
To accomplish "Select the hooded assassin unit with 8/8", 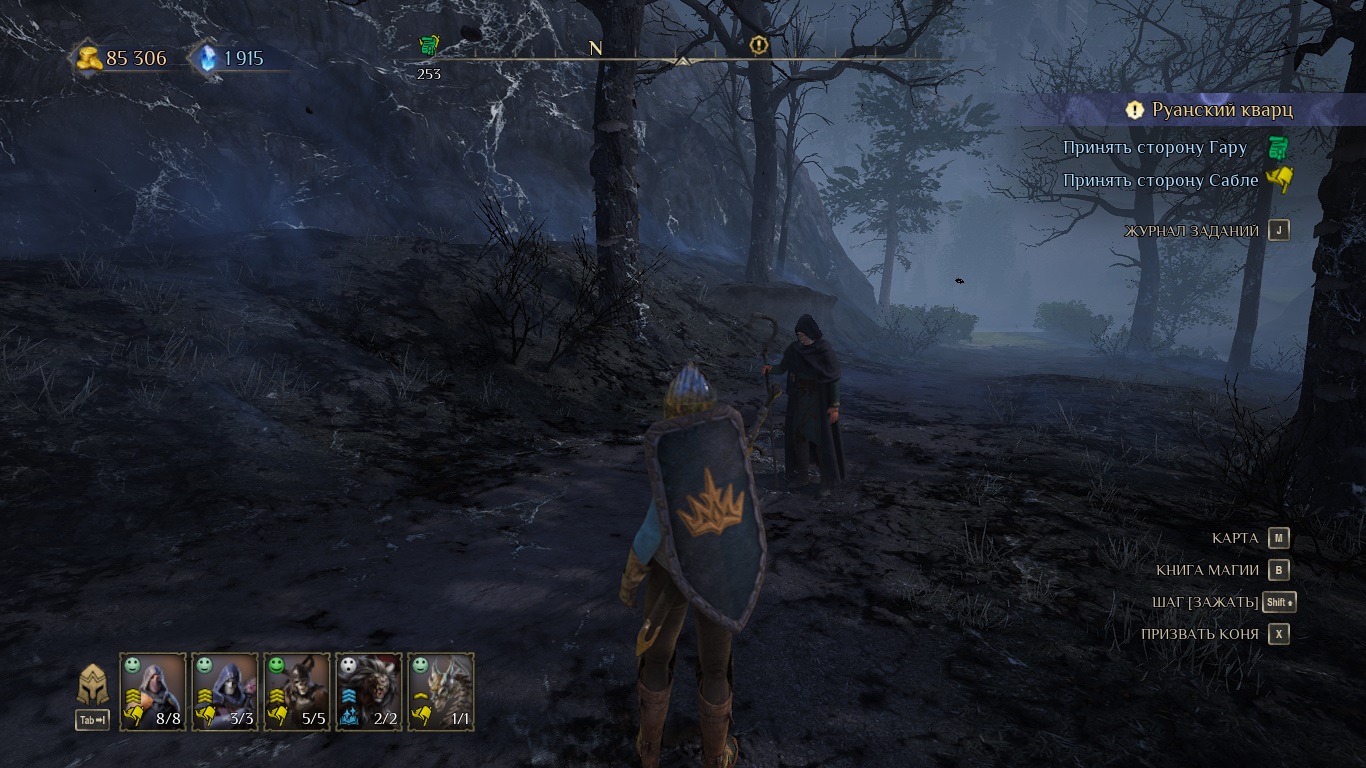I will tap(153, 691).
